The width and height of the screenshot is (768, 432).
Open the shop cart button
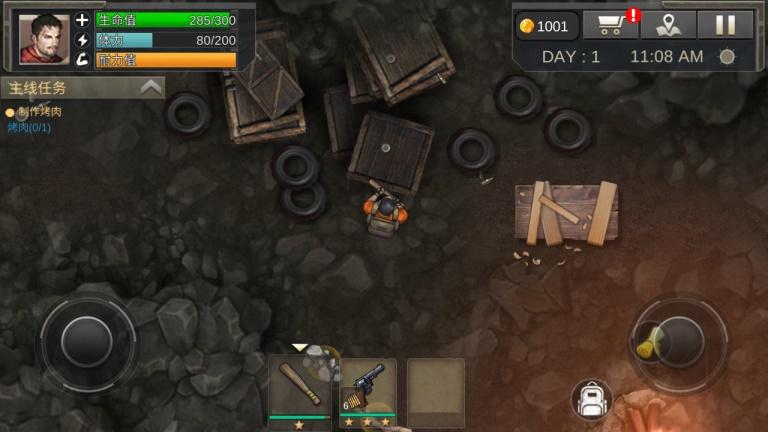click(x=610, y=26)
